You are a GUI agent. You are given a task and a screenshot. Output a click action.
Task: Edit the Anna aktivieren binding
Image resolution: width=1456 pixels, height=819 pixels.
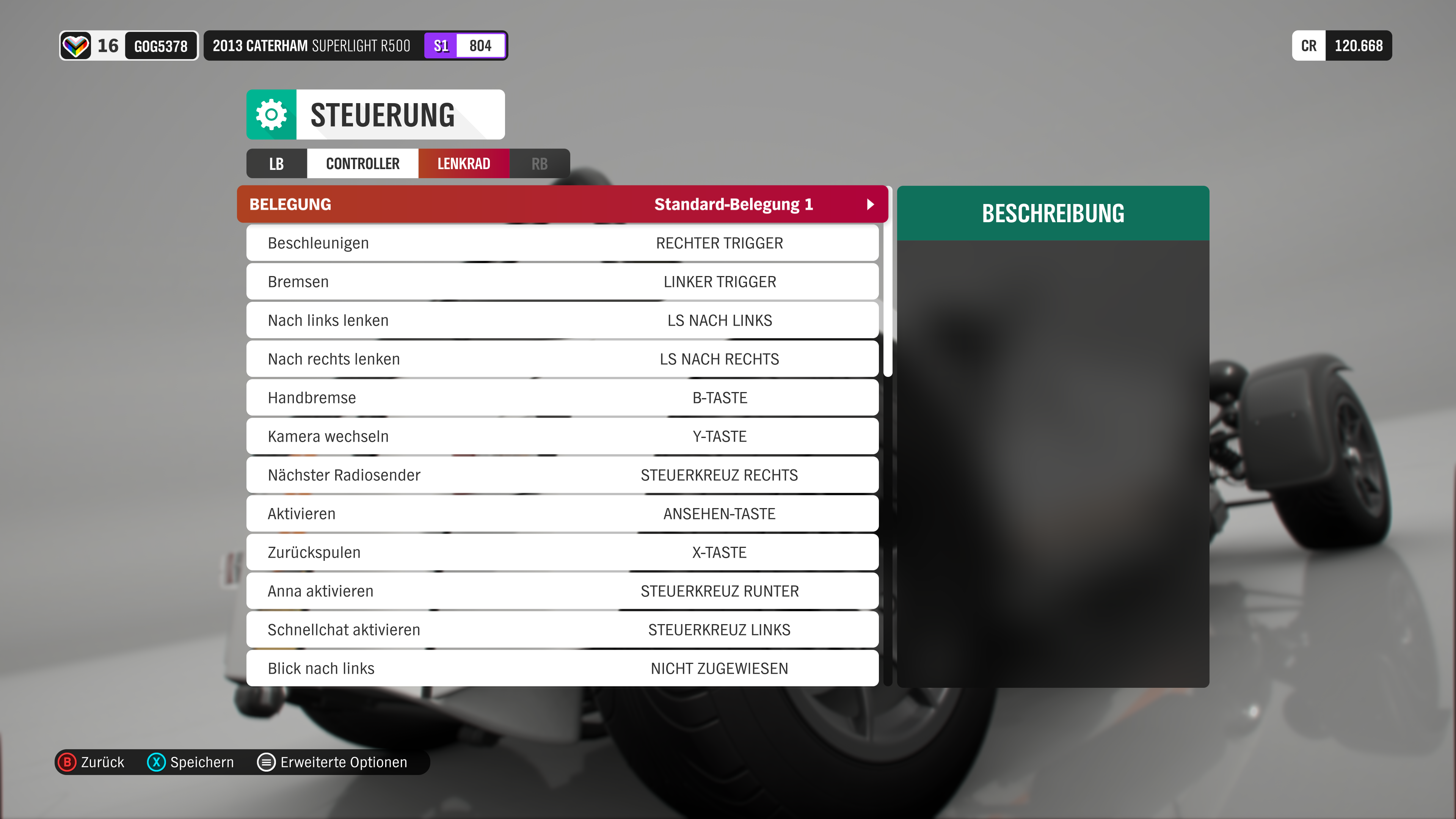coord(562,591)
